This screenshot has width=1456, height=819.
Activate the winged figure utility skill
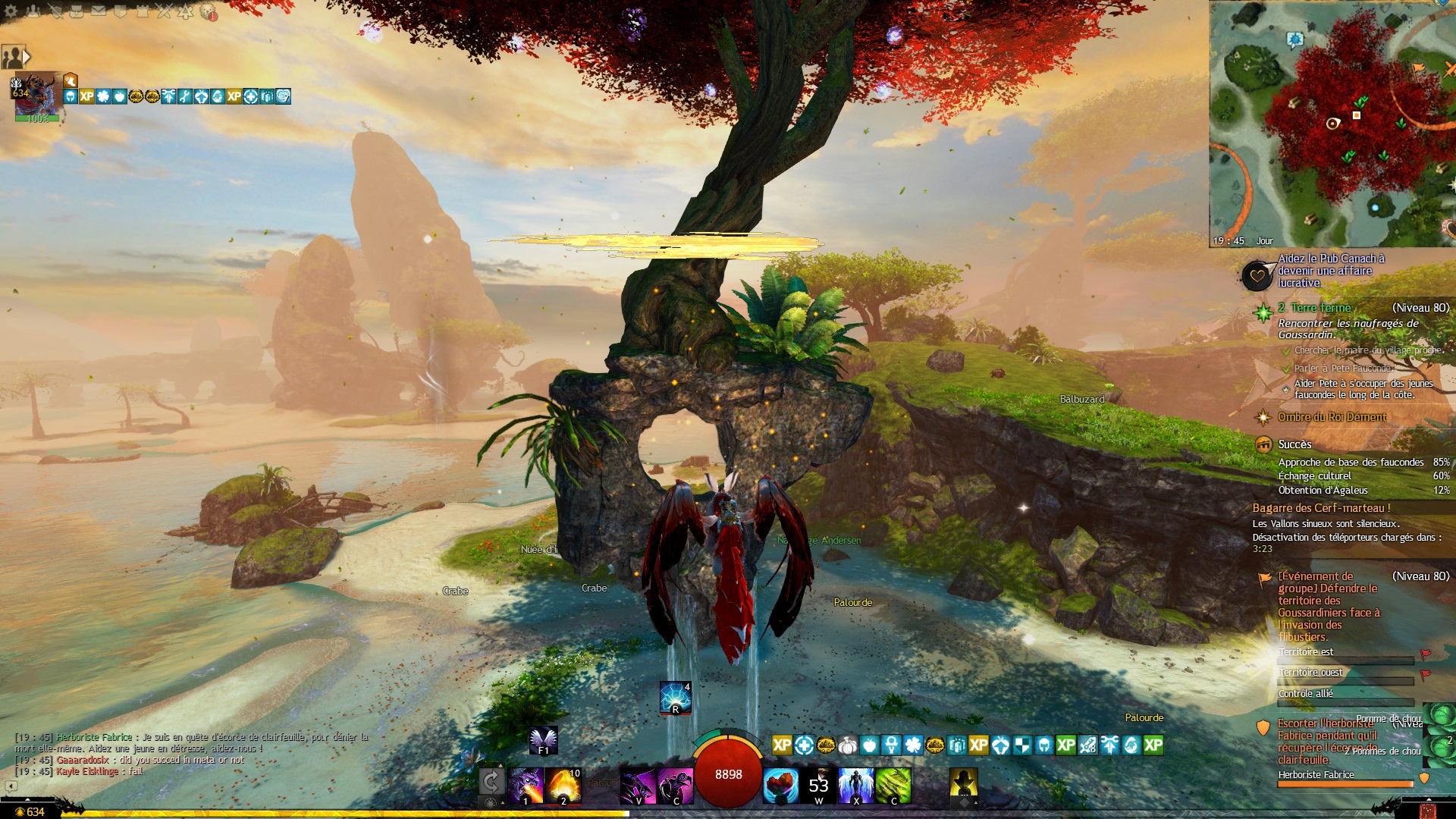(856, 785)
